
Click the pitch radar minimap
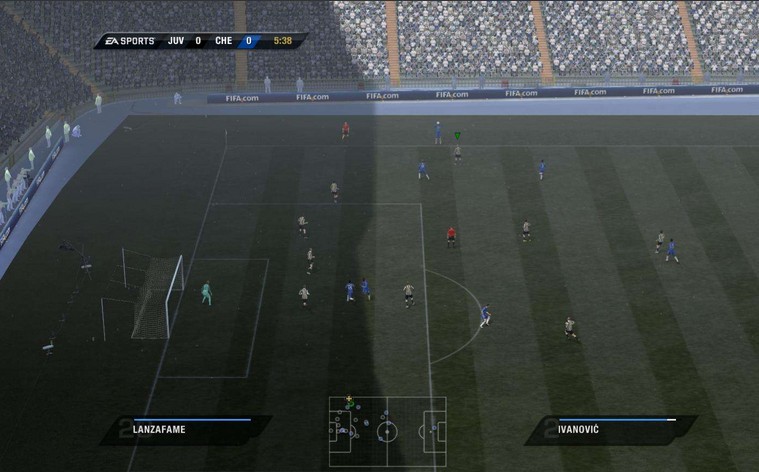tap(387, 431)
